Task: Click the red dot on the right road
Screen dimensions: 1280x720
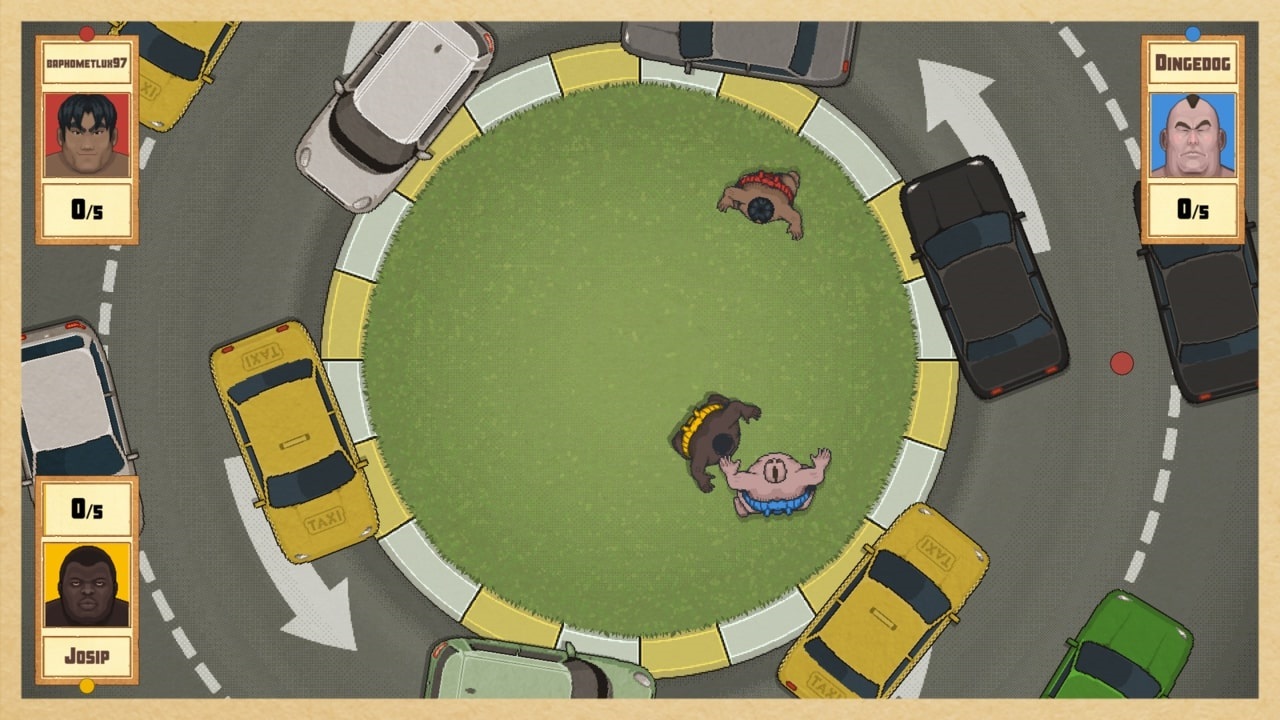Action: coord(1120,365)
